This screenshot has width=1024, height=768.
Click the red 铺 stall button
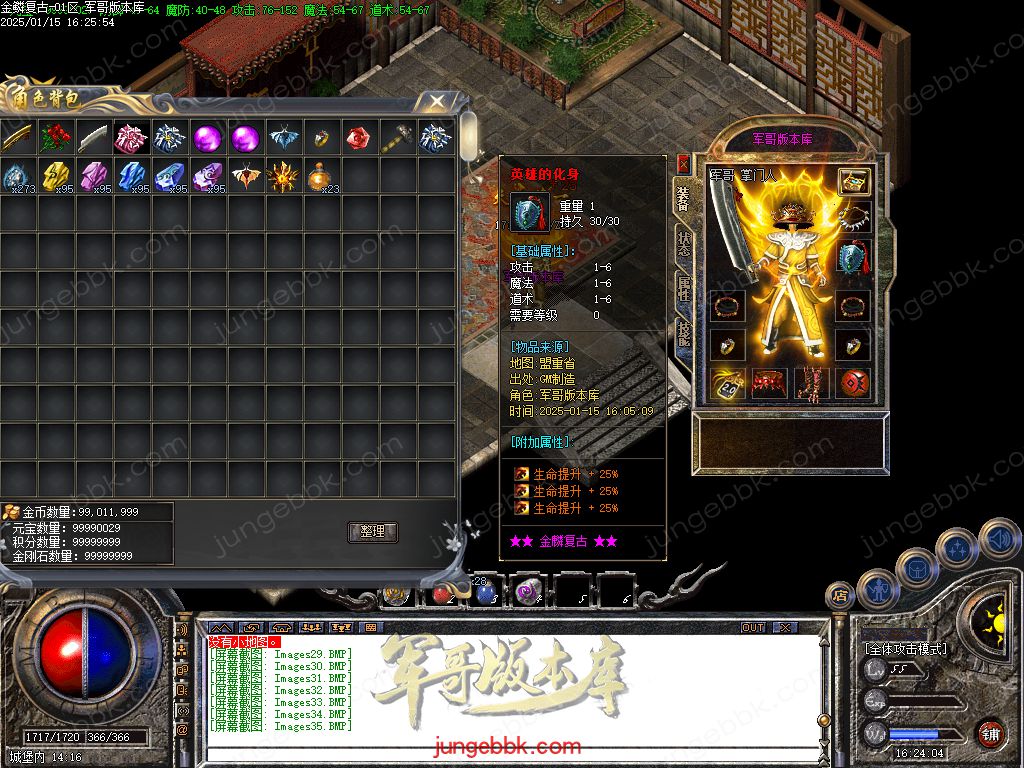click(990, 733)
